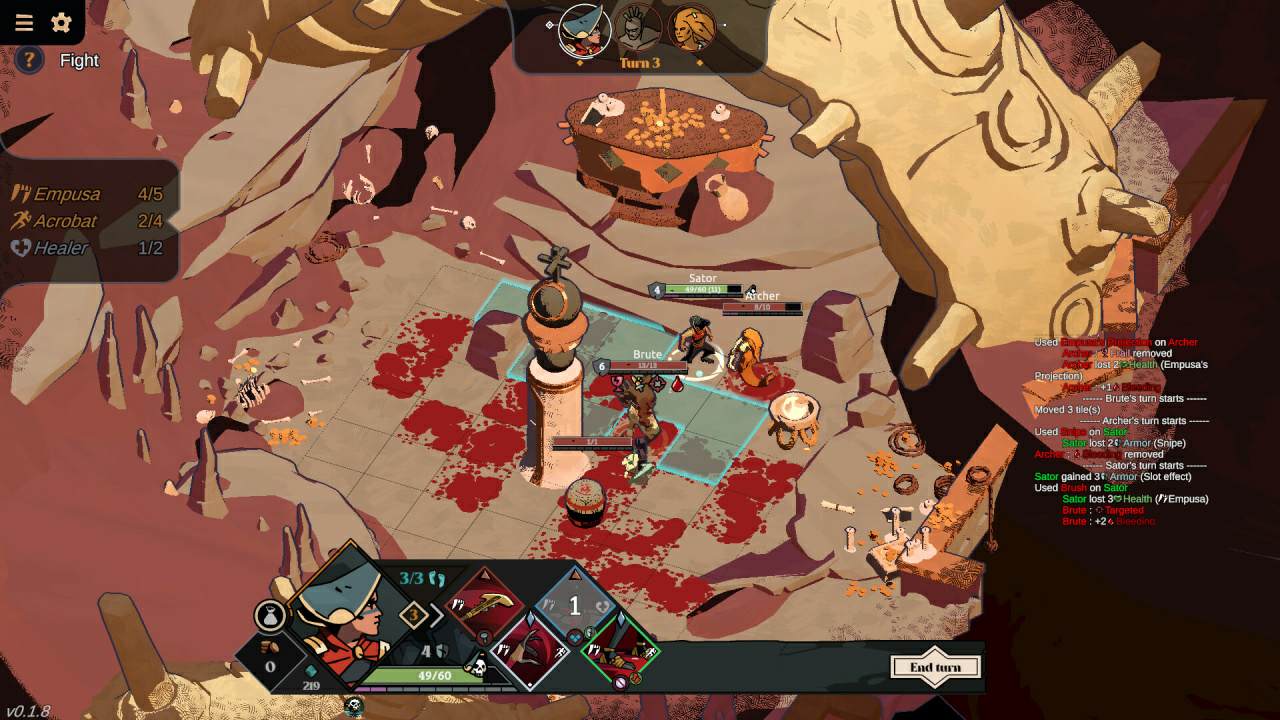1280x720 pixels.
Task: Select the golden pickaxe attack skill
Action: click(x=484, y=604)
